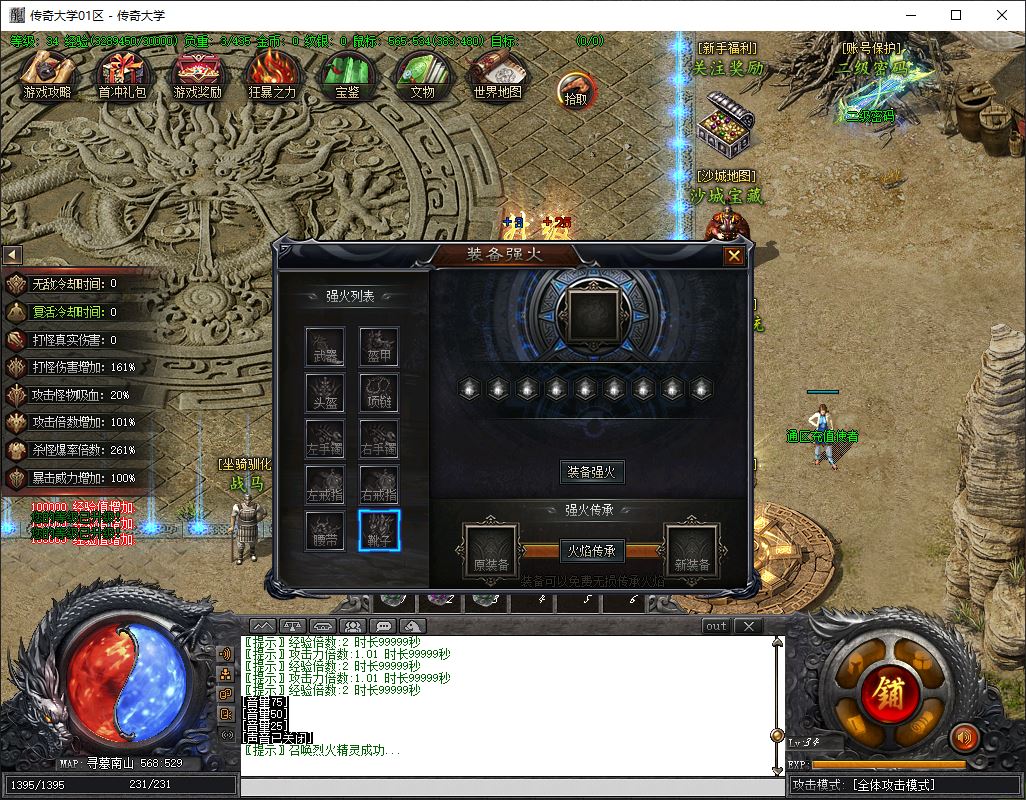Open the 宝鉴 treasure icon
Viewport: 1026px width, 800px height.
[347, 76]
